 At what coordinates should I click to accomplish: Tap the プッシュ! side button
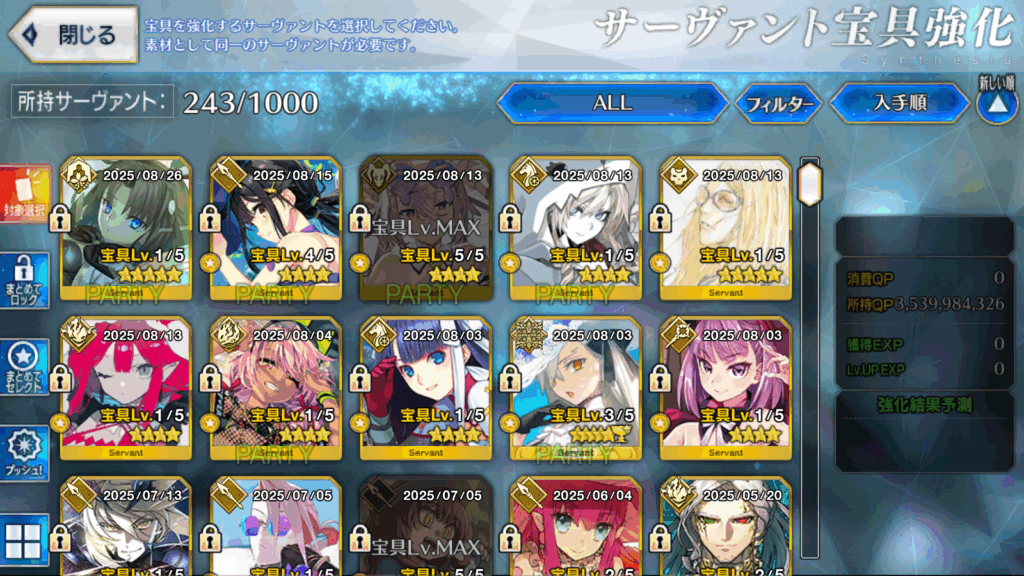(x=25, y=454)
